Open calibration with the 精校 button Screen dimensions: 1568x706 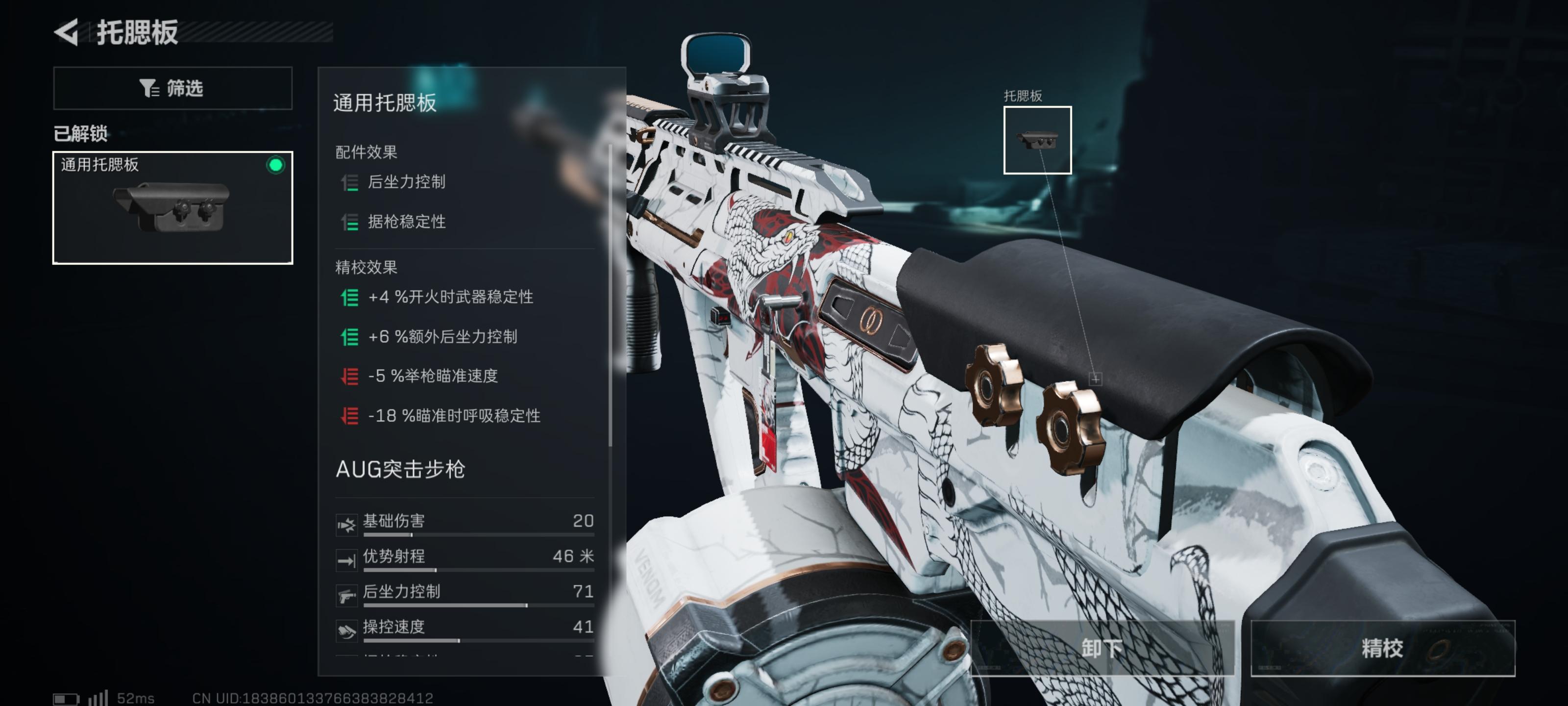1382,648
